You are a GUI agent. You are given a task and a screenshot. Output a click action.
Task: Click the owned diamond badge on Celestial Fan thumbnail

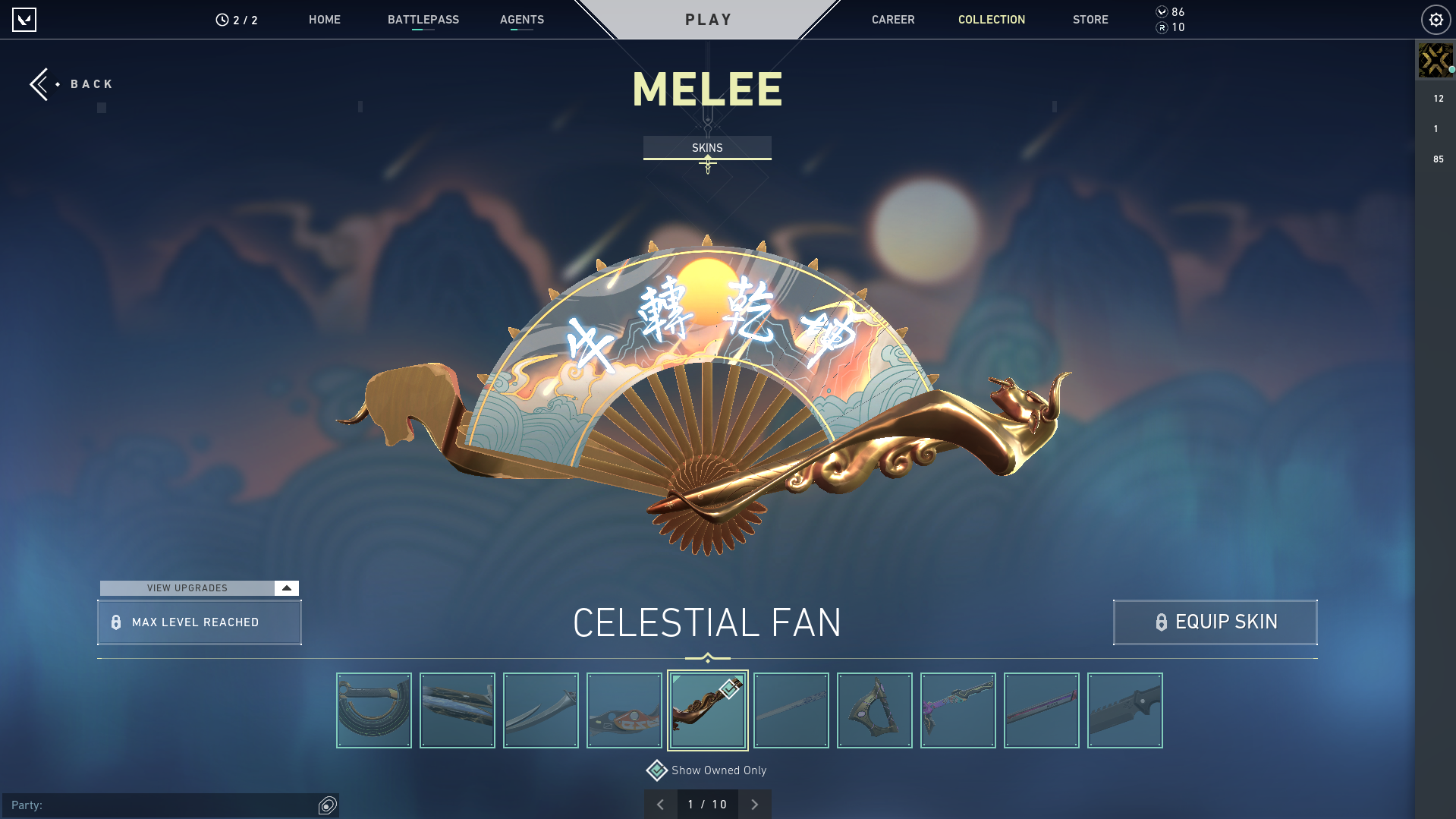(728, 689)
